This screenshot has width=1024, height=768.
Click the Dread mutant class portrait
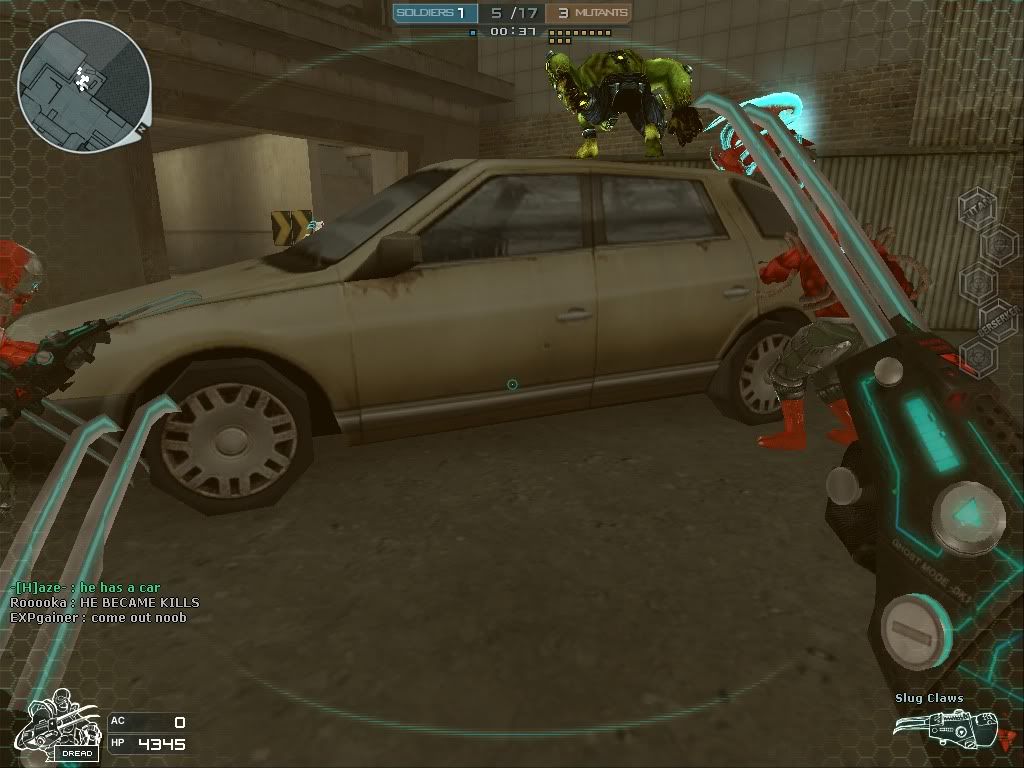pos(61,726)
